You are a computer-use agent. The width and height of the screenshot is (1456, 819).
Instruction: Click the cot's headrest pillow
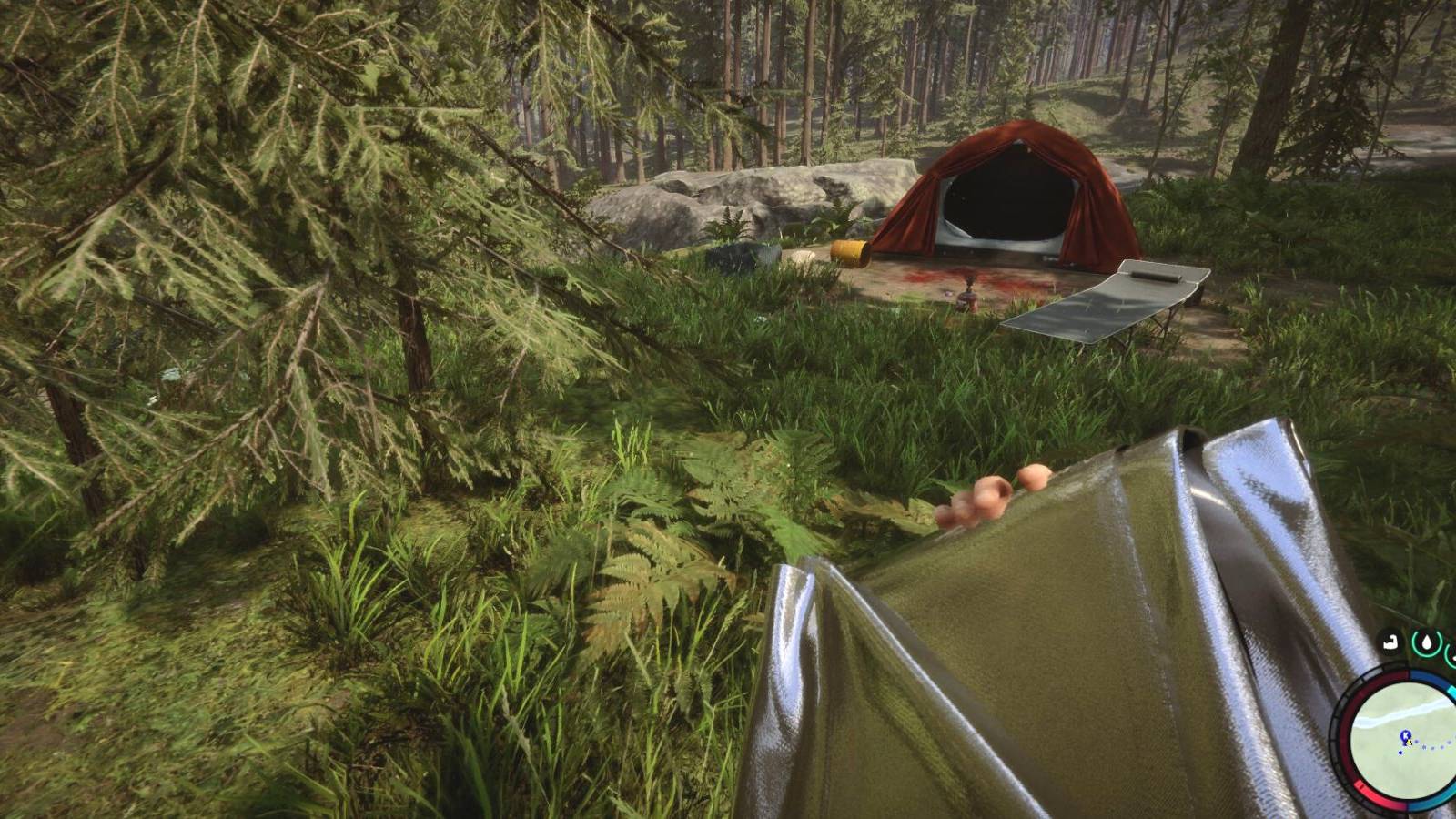coord(1157,274)
